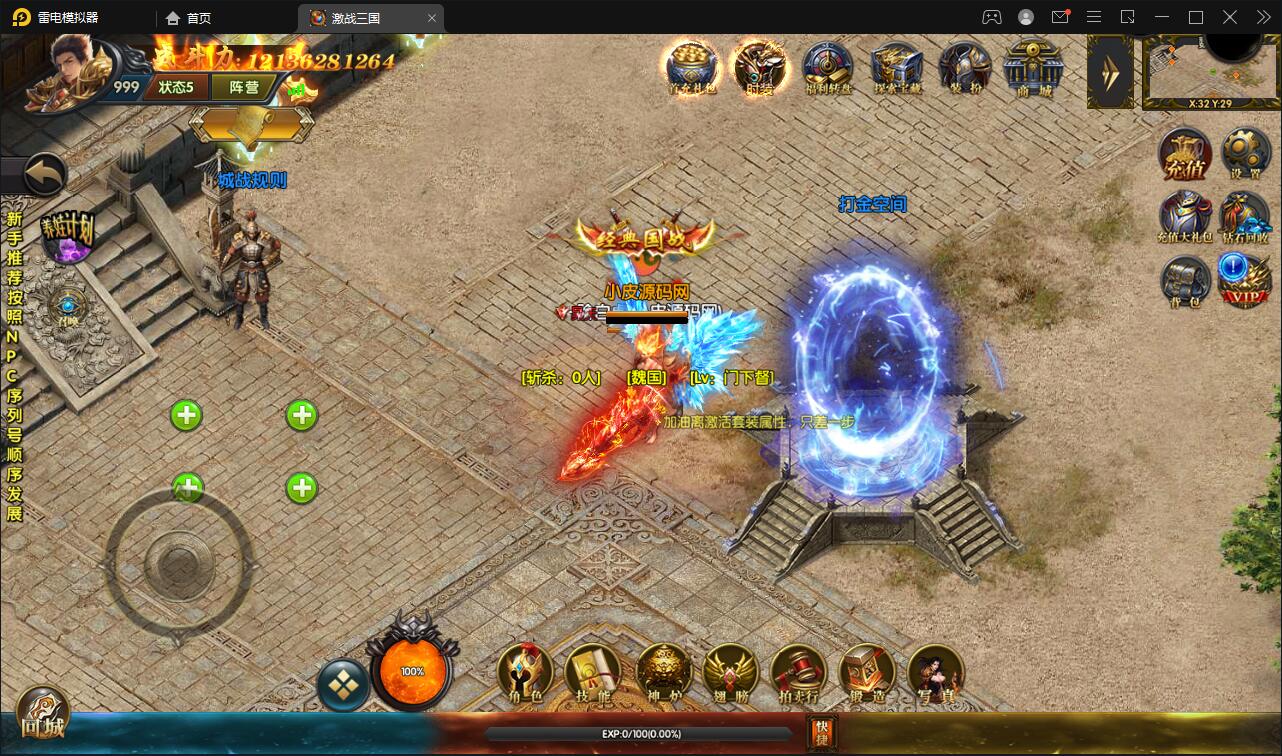Open the 设置 settings gear

point(1245,154)
